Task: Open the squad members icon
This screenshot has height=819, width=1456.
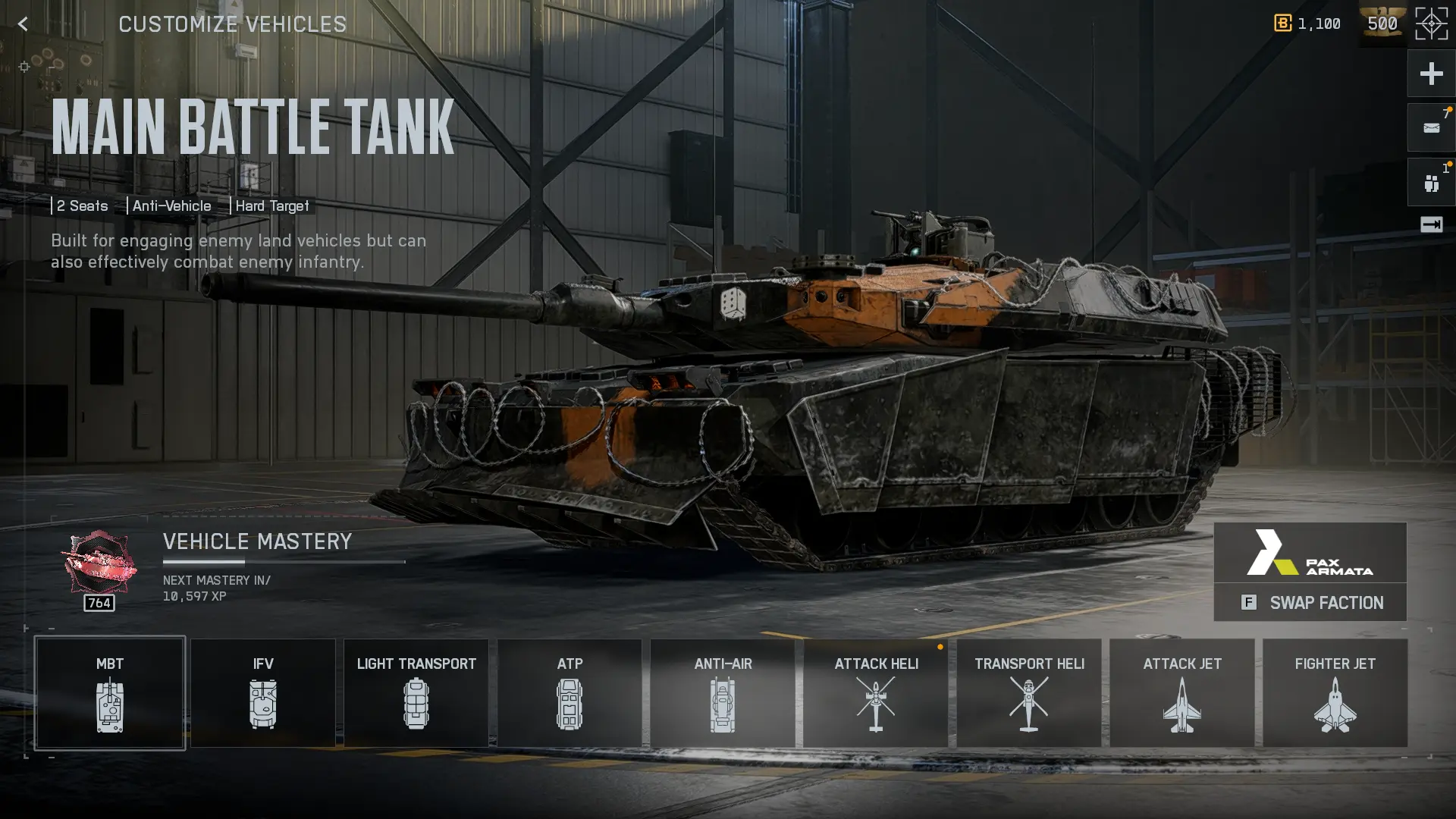Action: point(1431,183)
